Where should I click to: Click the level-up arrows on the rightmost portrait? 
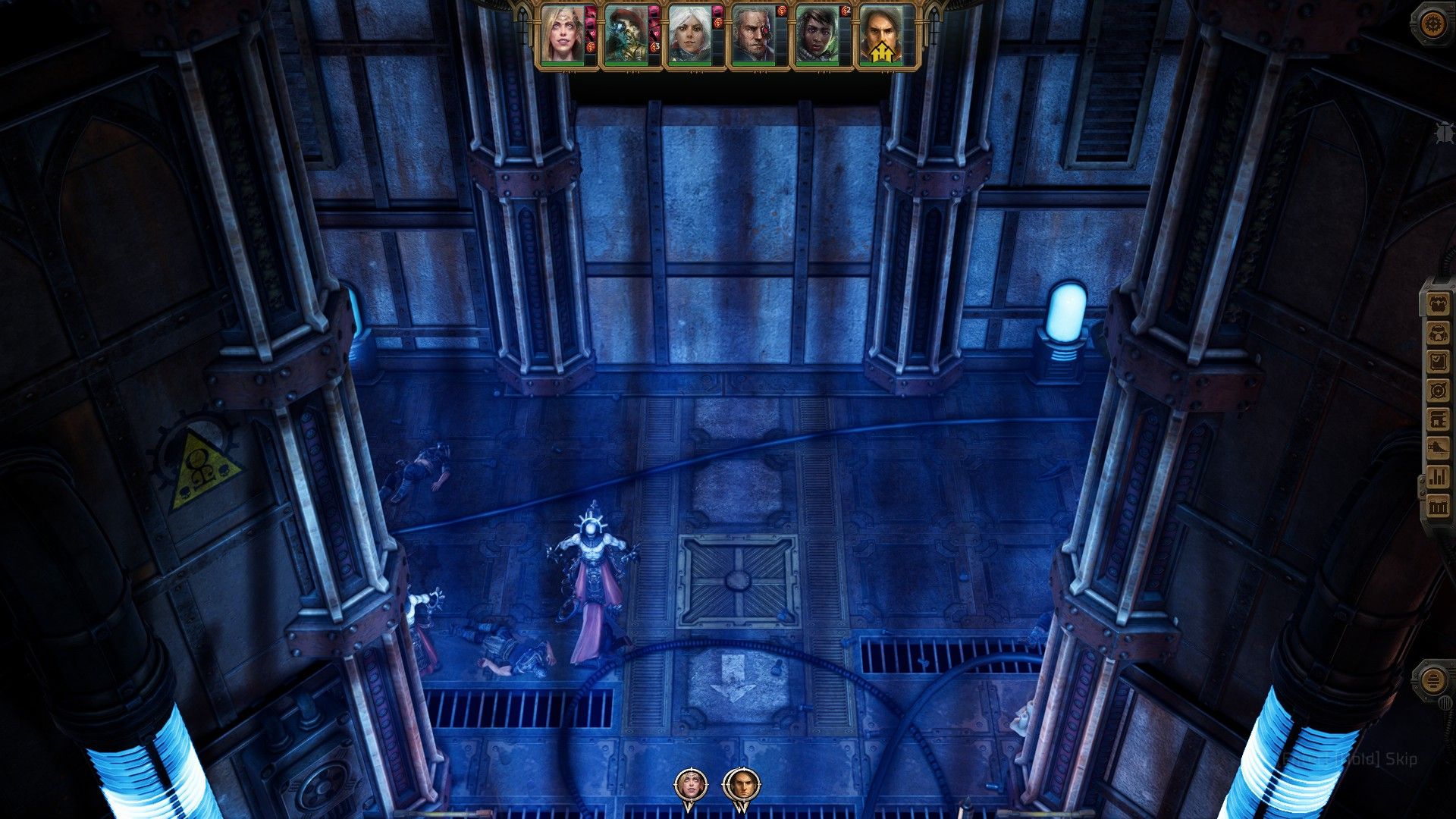click(884, 50)
